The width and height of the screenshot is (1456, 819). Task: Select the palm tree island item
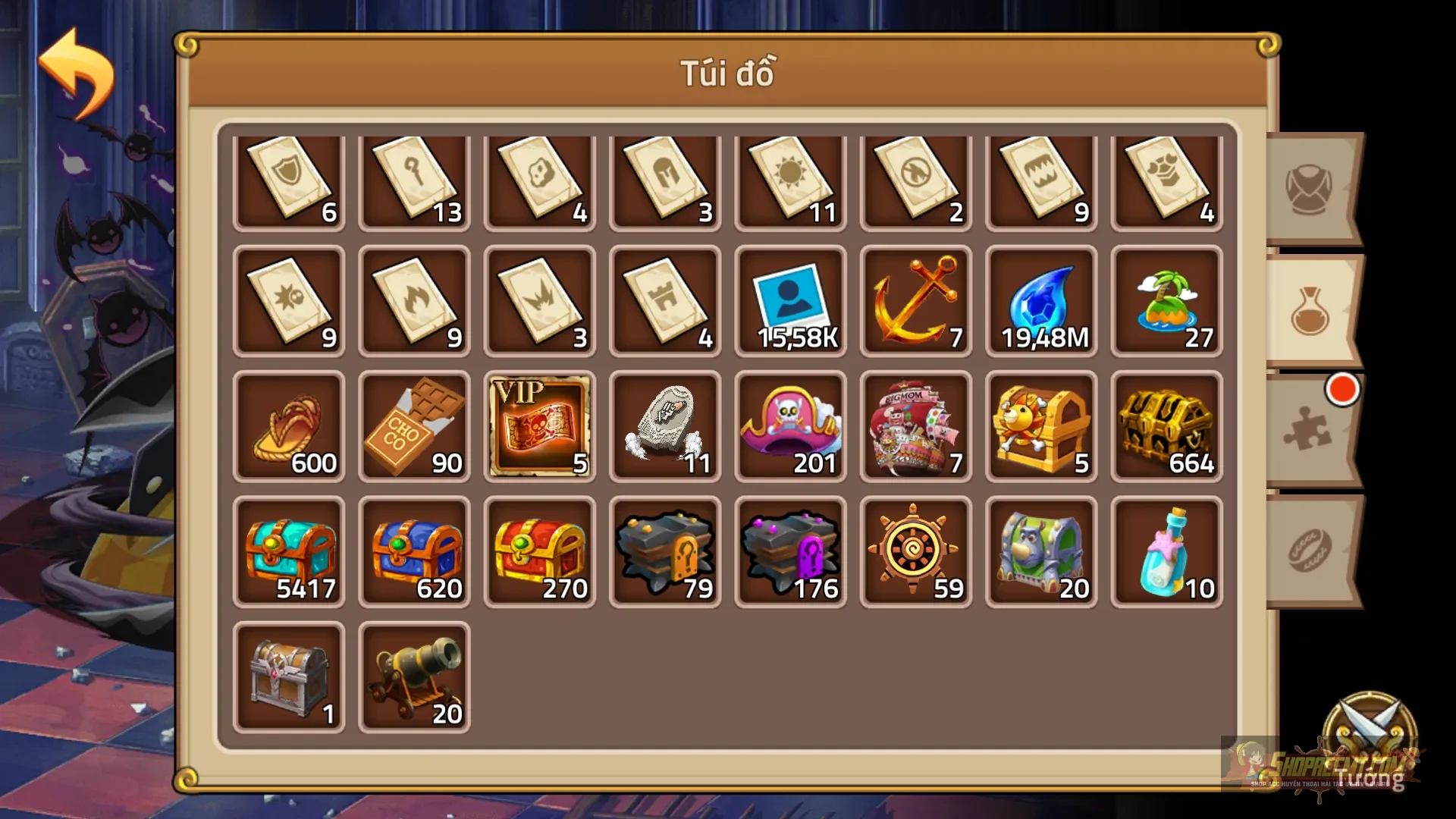click(1166, 302)
